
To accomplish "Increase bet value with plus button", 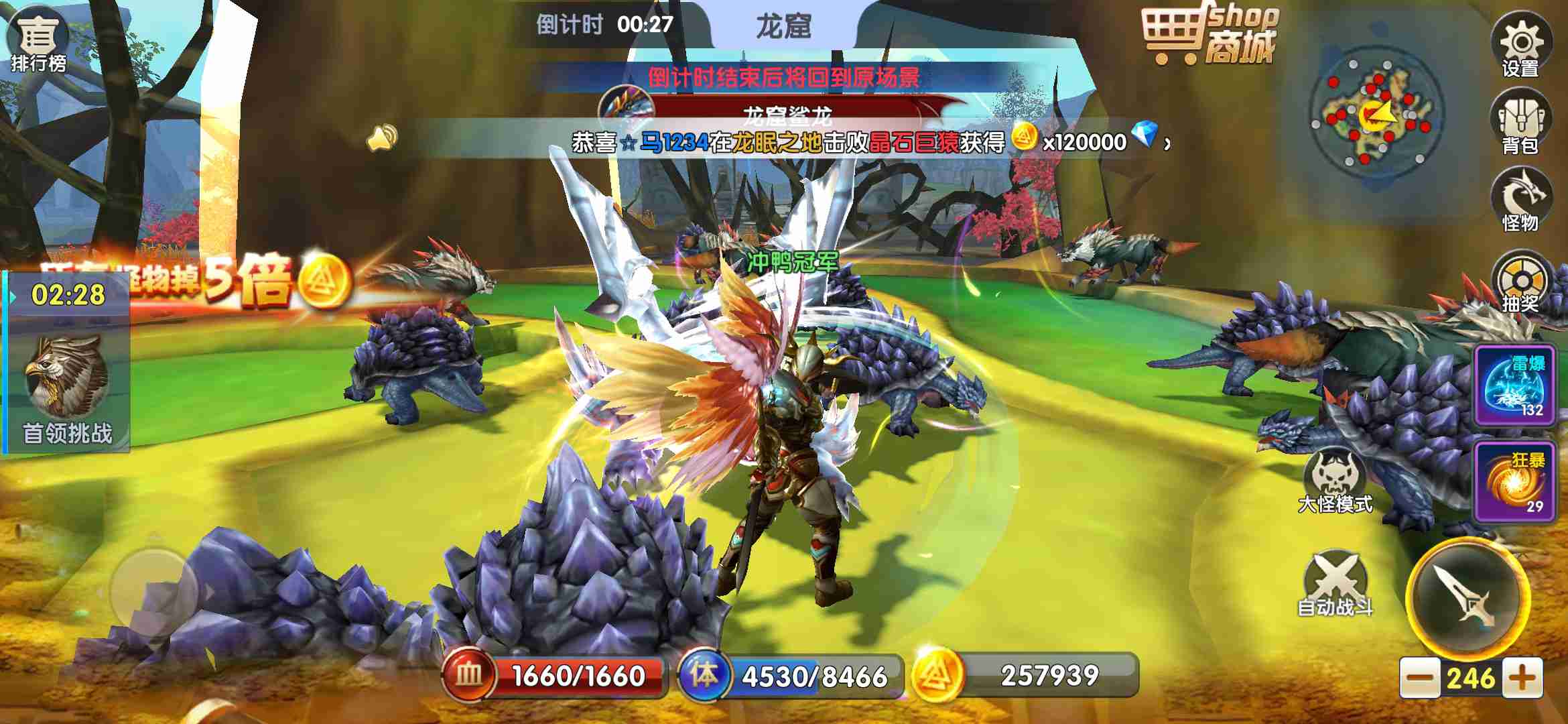I will [1522, 678].
